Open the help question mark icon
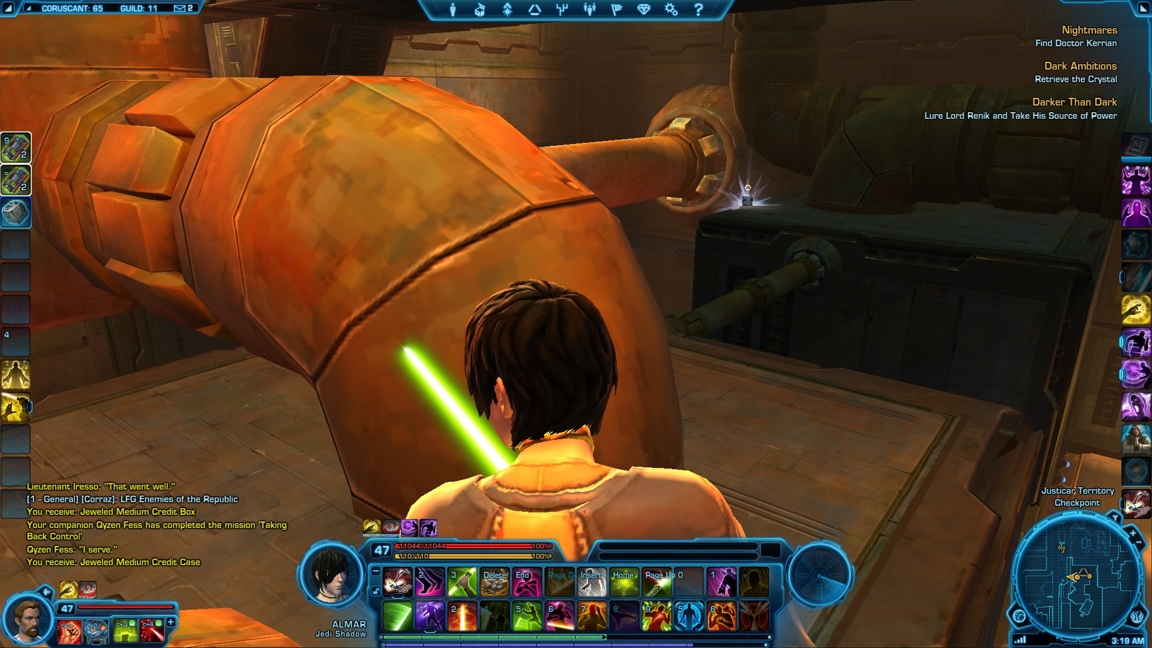 pyautogui.click(x=698, y=10)
